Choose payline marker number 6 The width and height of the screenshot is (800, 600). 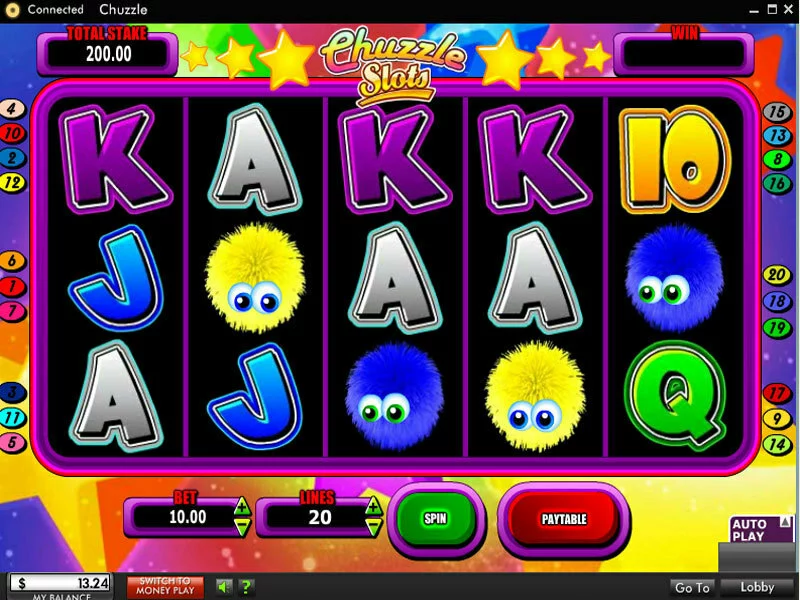[x=12, y=262]
